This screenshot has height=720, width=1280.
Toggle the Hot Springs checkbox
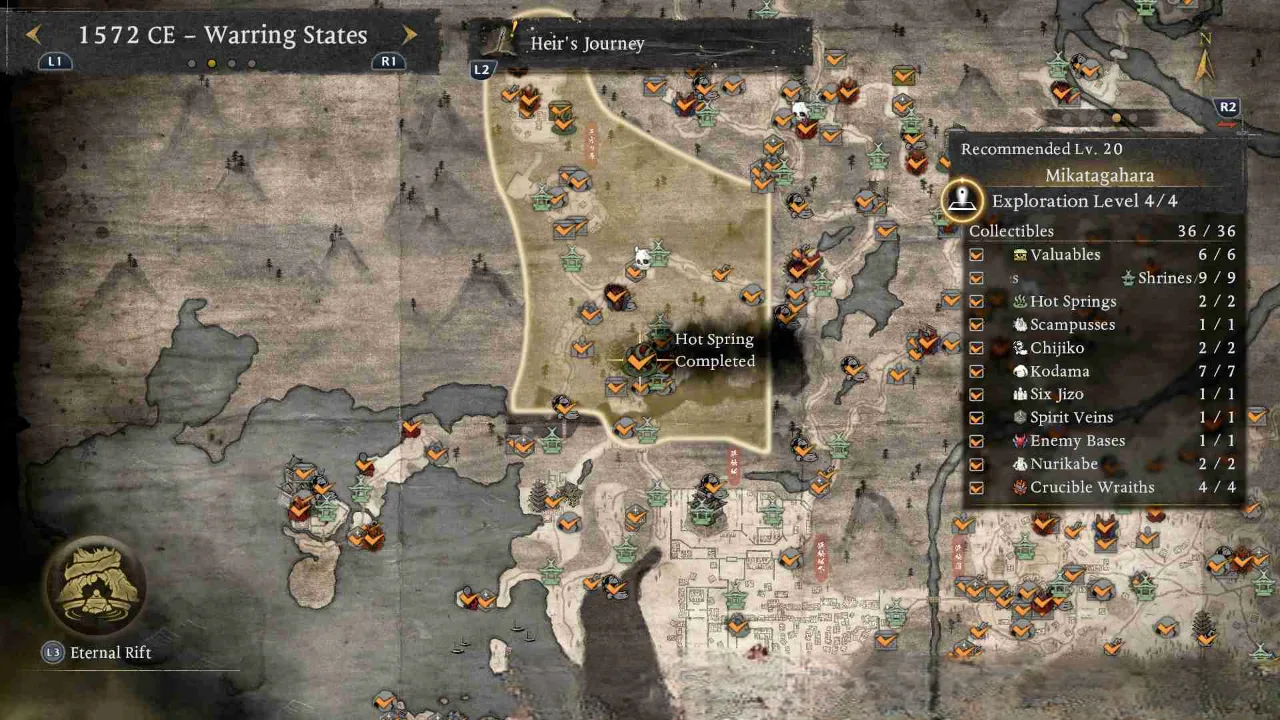coord(976,301)
